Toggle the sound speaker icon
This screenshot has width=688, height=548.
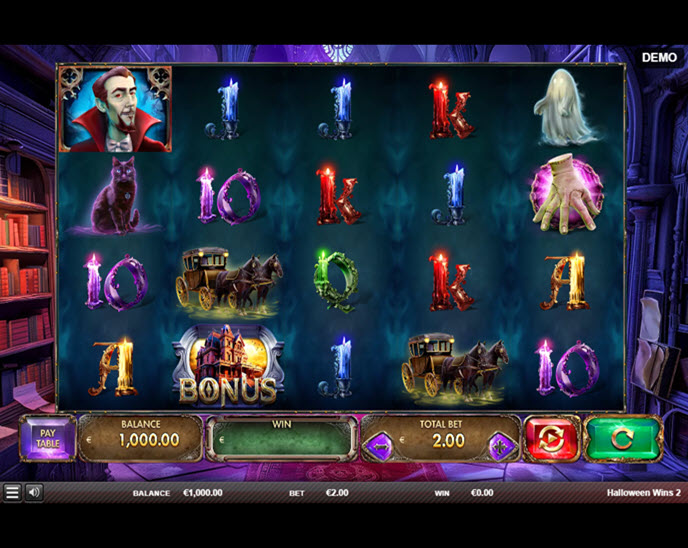34,492
